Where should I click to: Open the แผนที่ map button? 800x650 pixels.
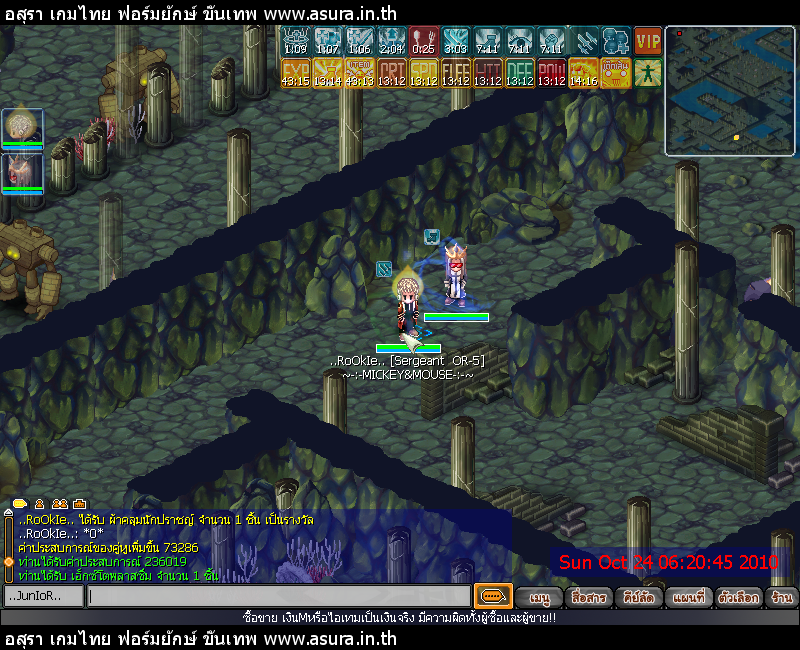(x=688, y=597)
